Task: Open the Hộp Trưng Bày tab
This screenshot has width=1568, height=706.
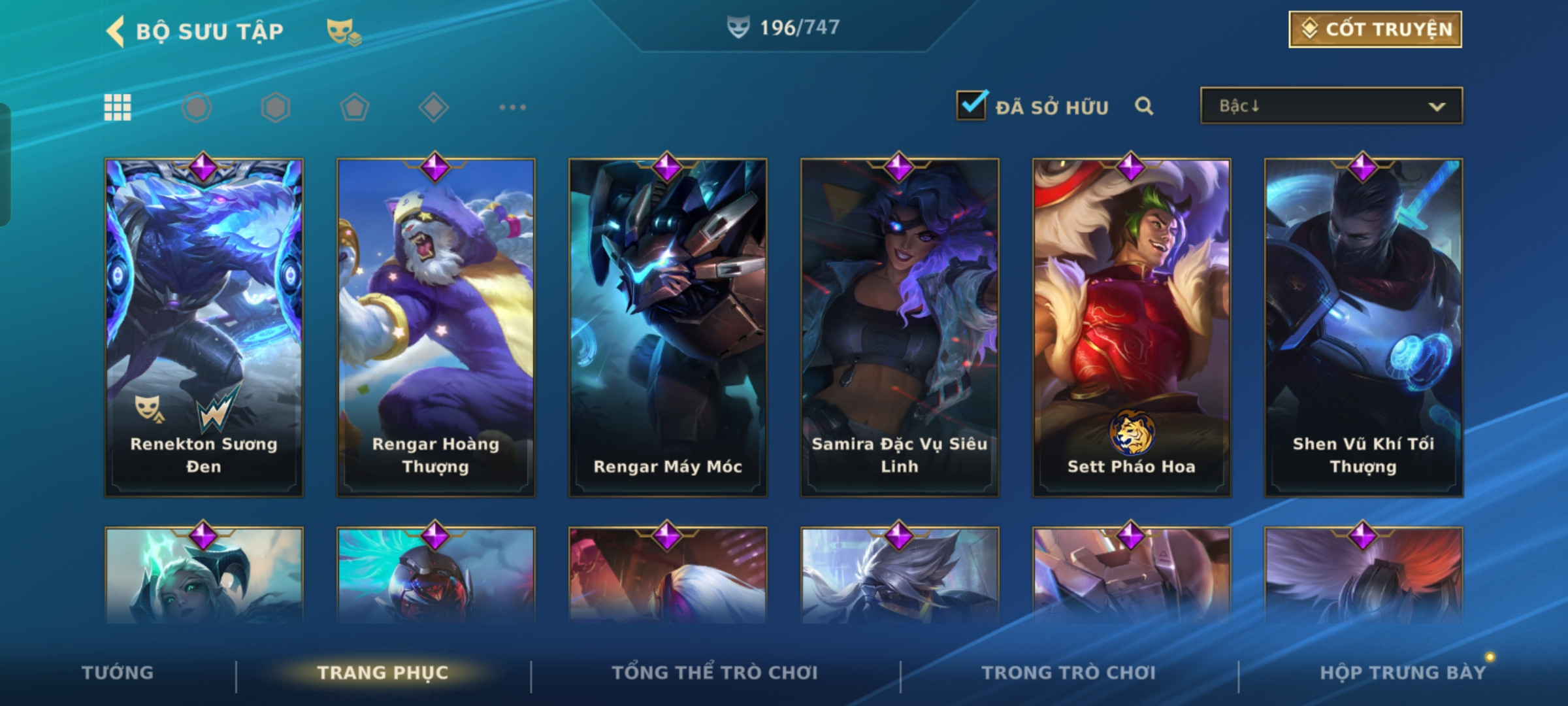Action: pos(1403,673)
